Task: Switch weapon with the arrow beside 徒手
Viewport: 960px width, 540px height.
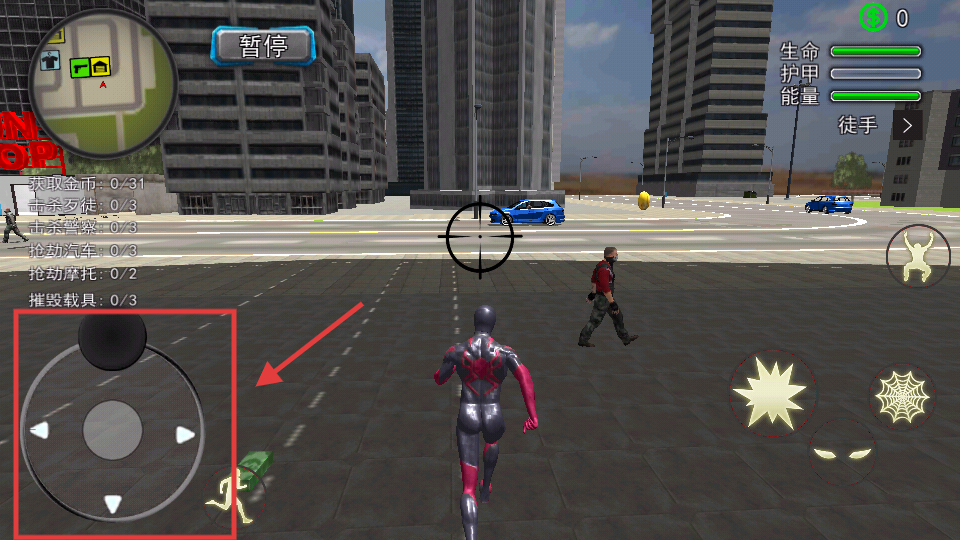Action: tap(907, 125)
